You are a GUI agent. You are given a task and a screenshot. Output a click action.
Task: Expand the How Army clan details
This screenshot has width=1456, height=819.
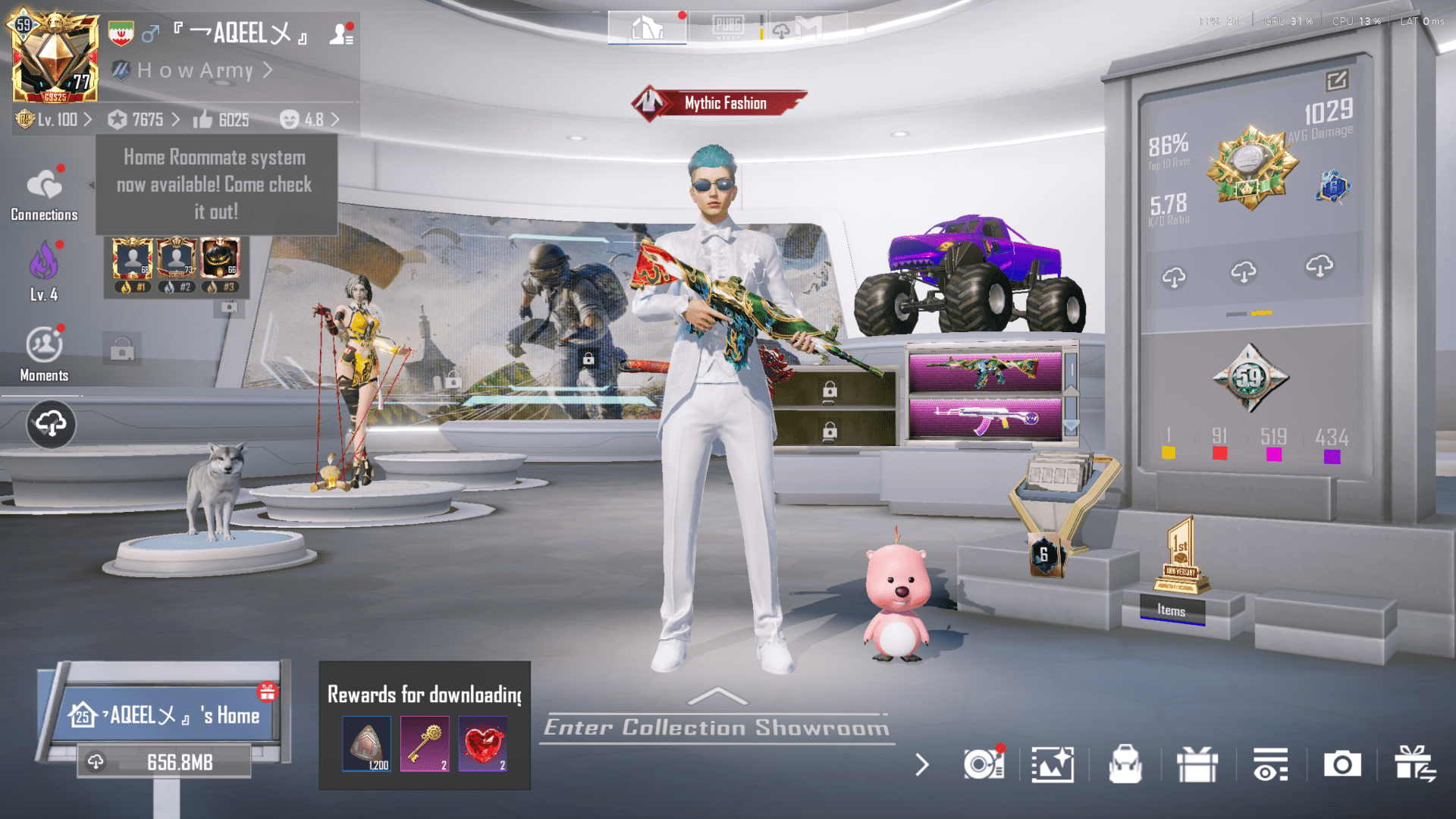pyautogui.click(x=194, y=71)
